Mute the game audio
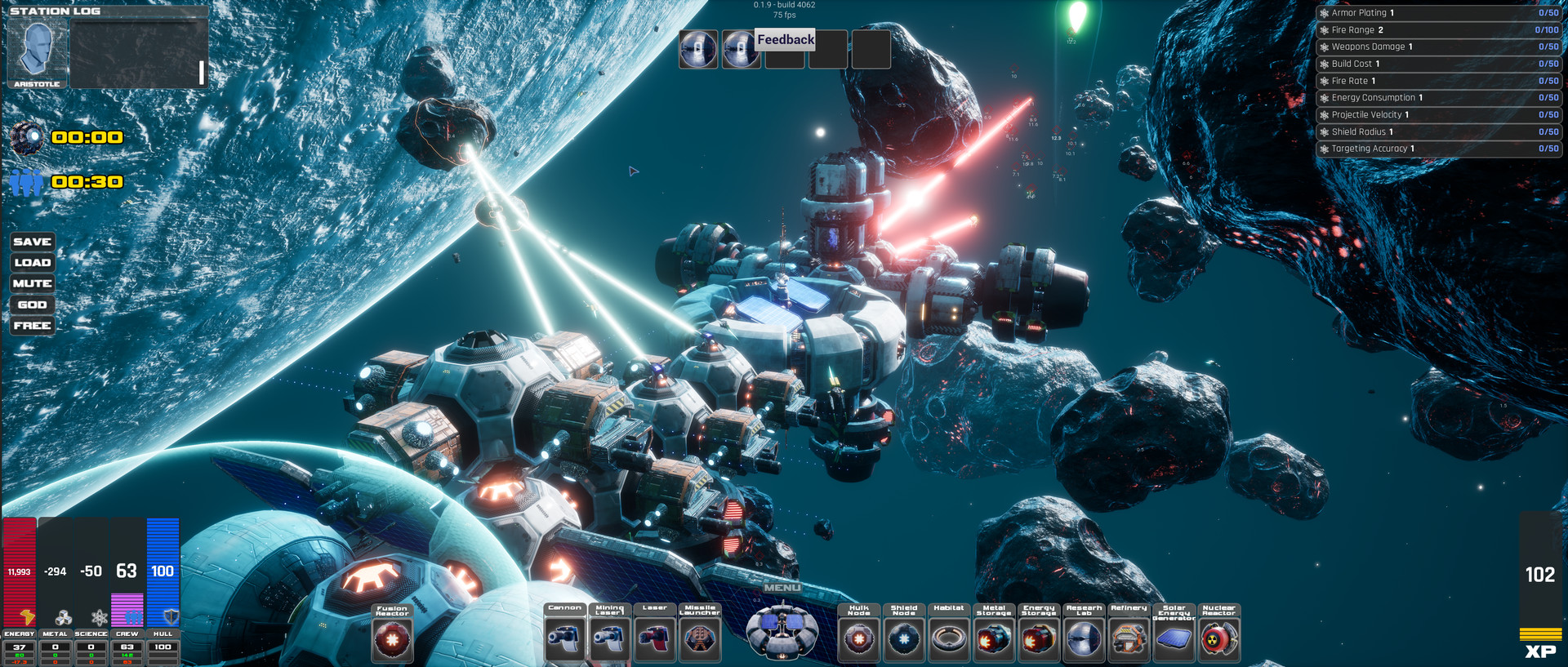This screenshot has width=1568, height=667. coord(32,282)
